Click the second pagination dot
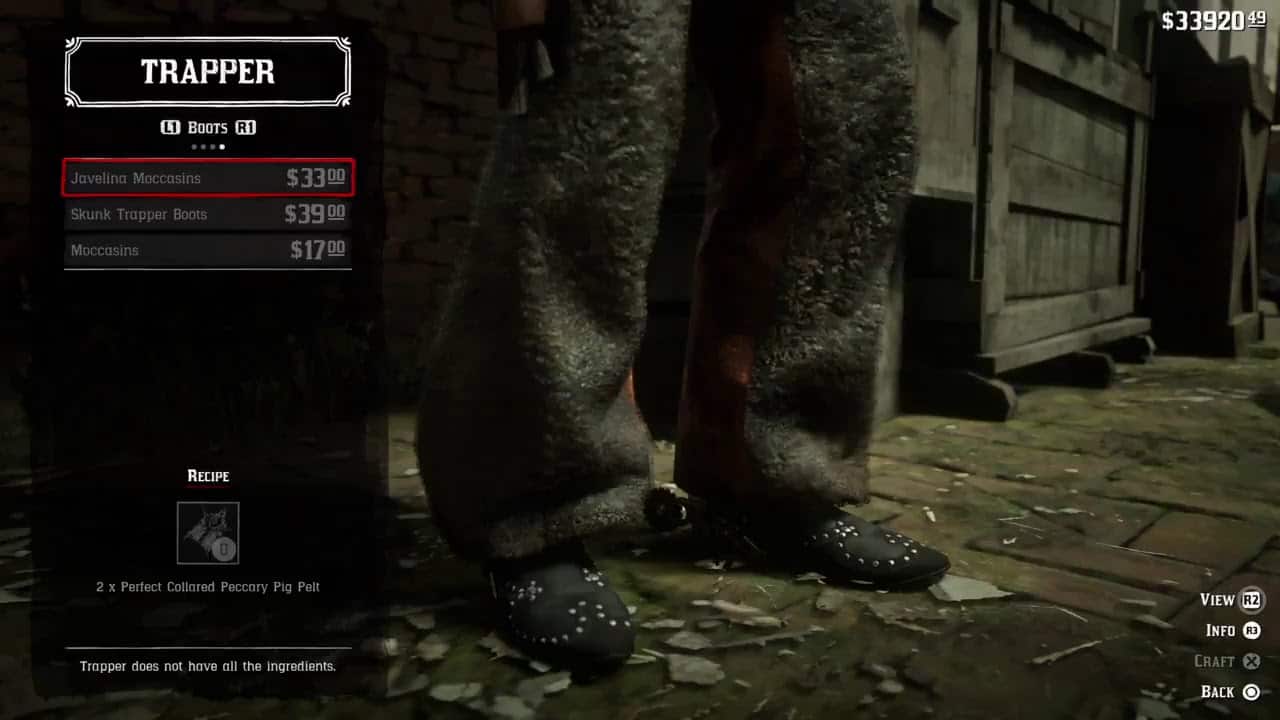Viewport: 1280px width, 720px height. [x=204, y=146]
